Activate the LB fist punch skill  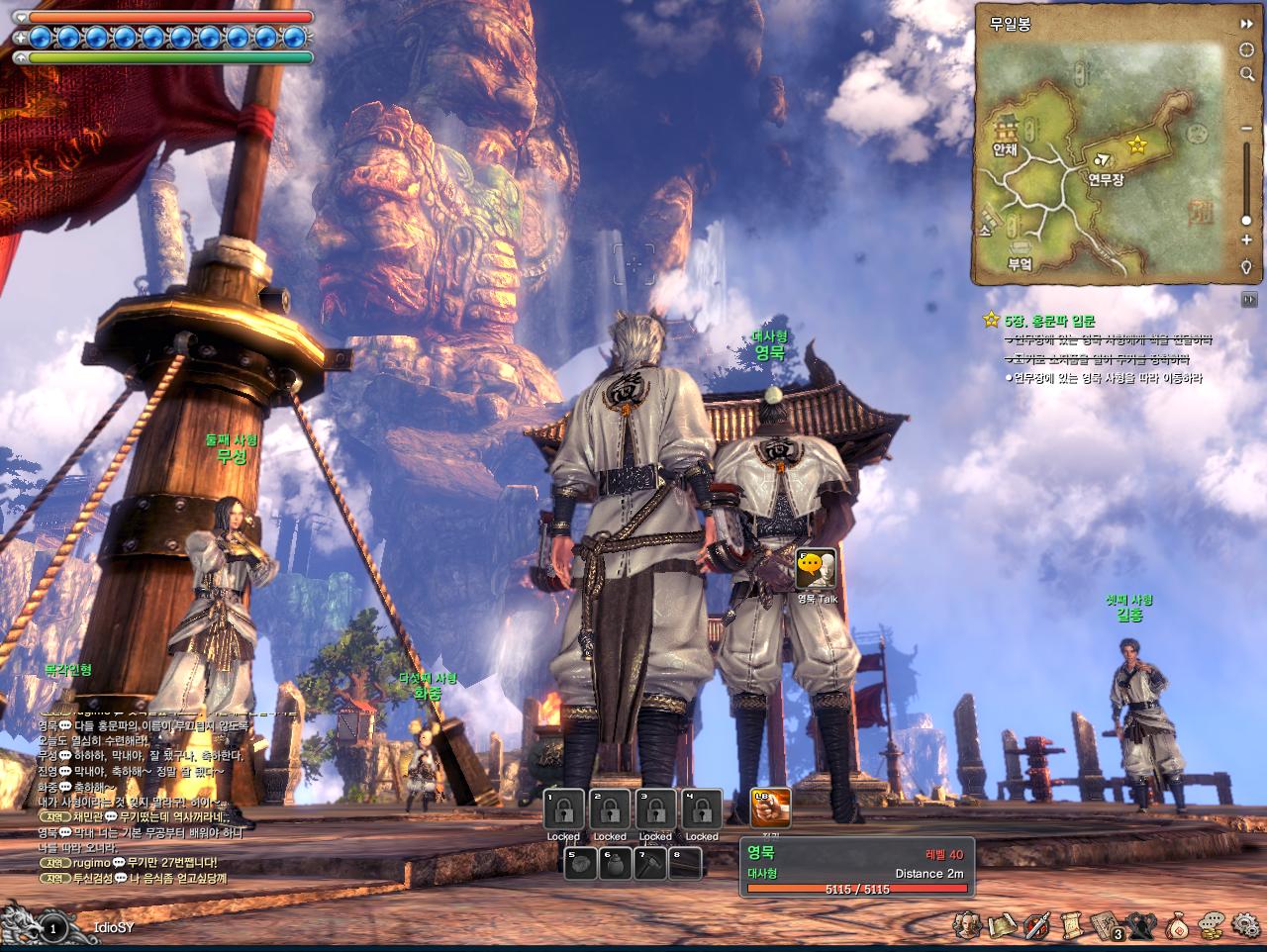coord(770,809)
